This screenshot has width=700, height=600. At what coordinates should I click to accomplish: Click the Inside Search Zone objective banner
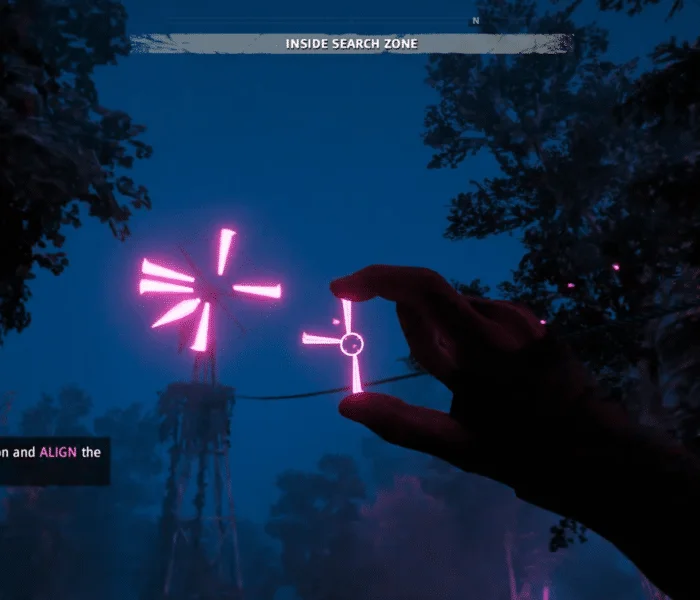[x=351, y=44]
